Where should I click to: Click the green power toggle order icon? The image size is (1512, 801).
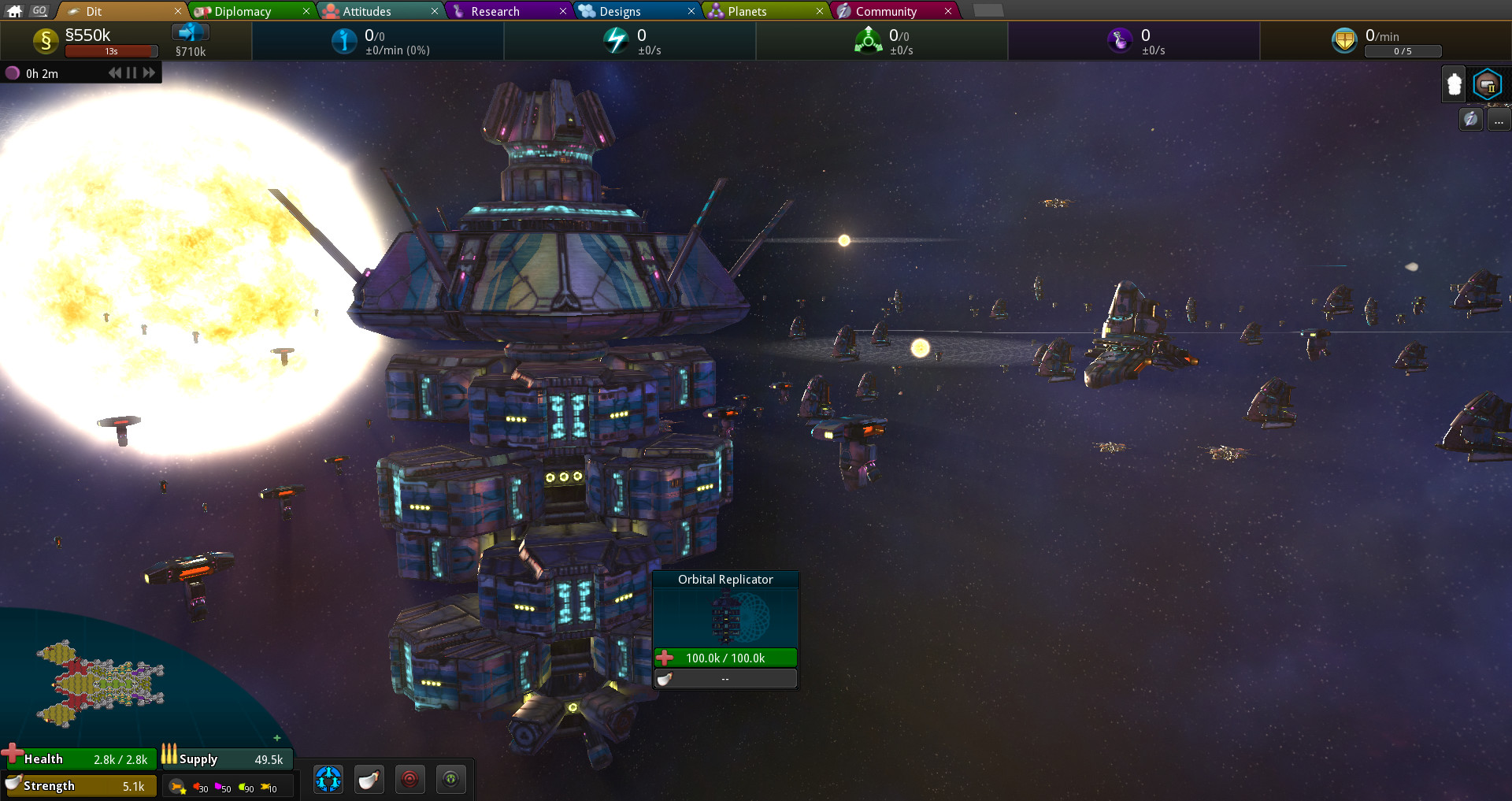[450, 779]
